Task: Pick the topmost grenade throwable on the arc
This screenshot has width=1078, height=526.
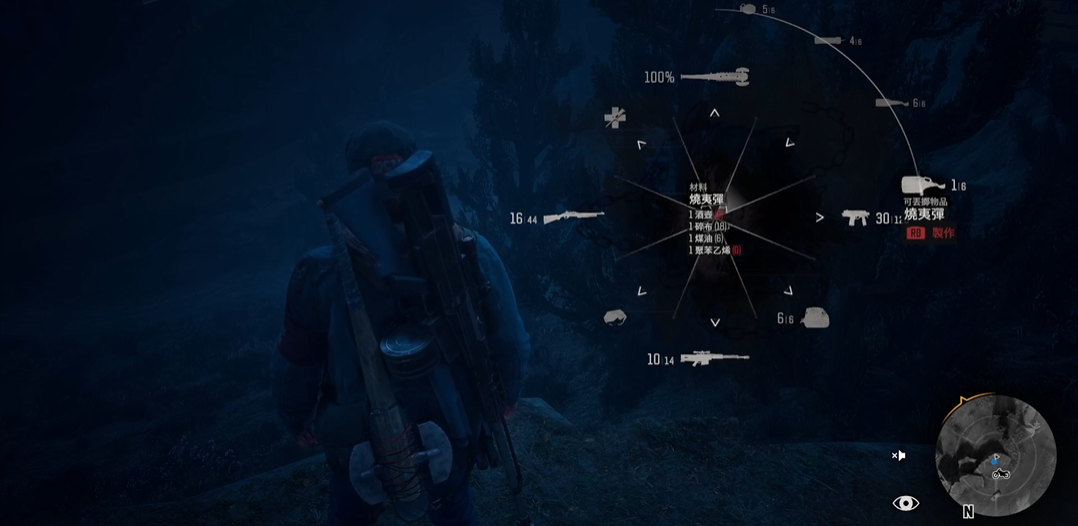Action: click(x=748, y=9)
